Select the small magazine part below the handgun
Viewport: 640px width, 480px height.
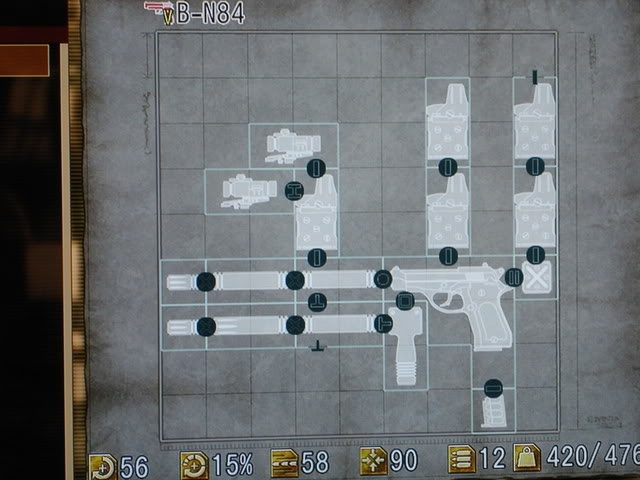pyautogui.click(x=493, y=412)
